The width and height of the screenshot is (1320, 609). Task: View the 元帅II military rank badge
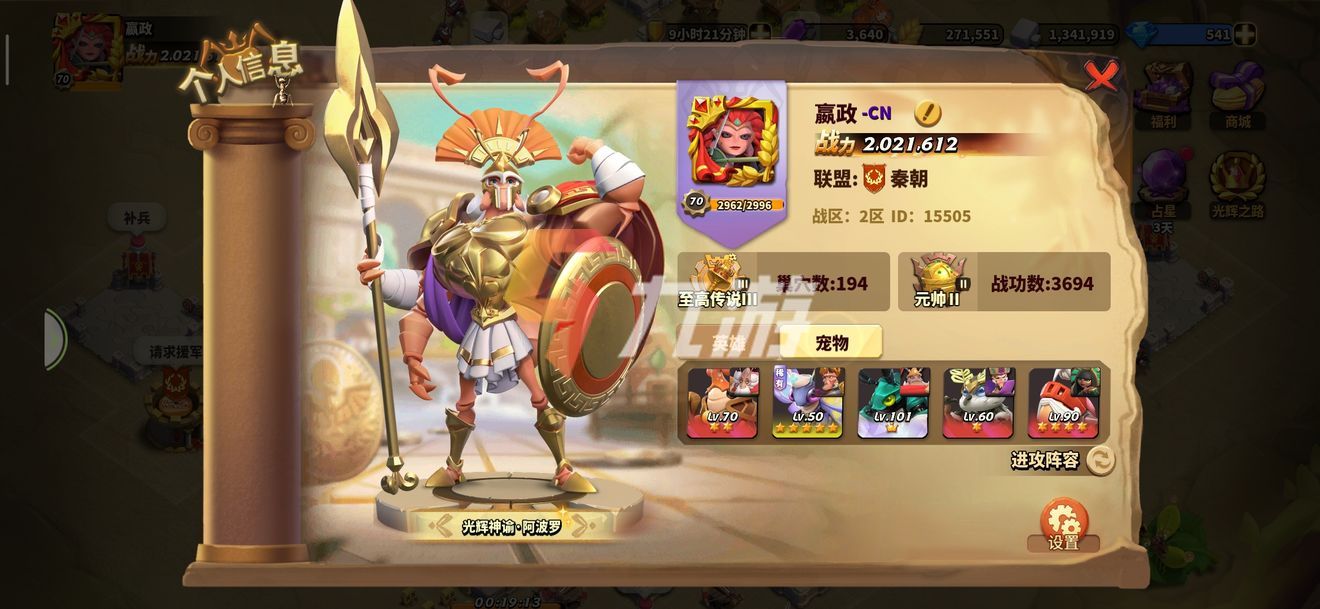point(937,280)
